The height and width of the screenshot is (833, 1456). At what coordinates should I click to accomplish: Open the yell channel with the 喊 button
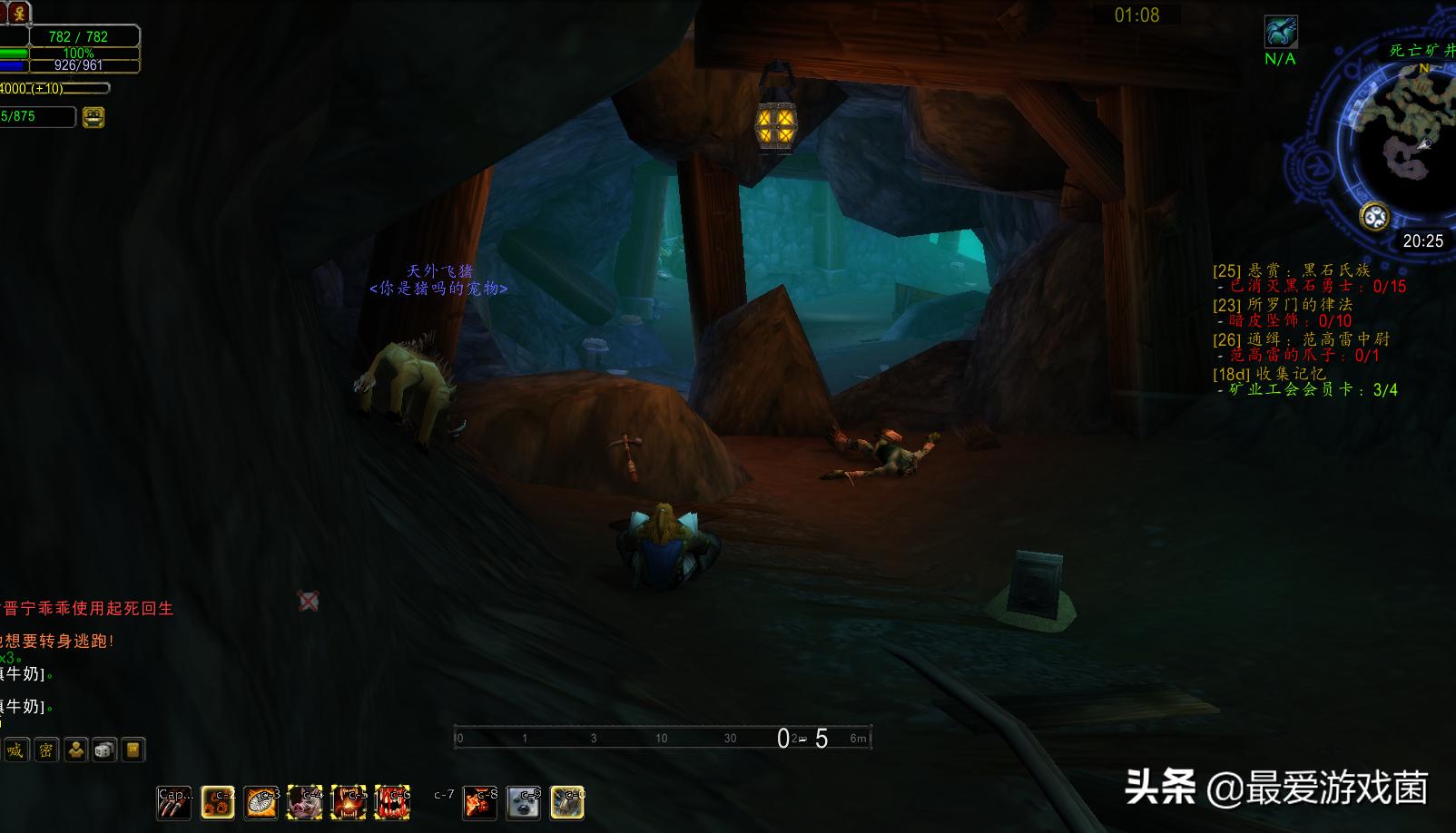click(x=16, y=750)
